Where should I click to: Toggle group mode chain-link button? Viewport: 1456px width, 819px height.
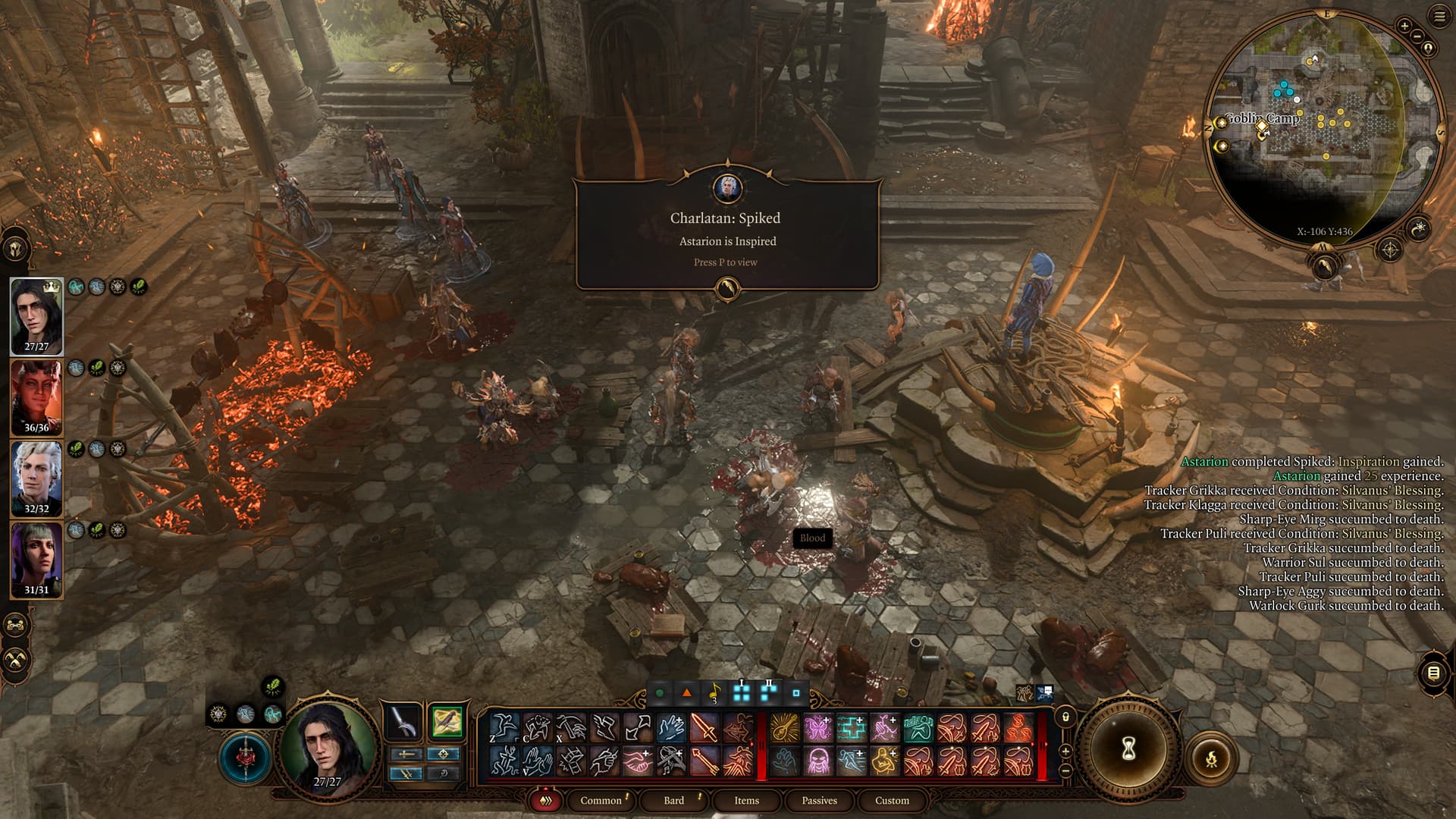17,626
